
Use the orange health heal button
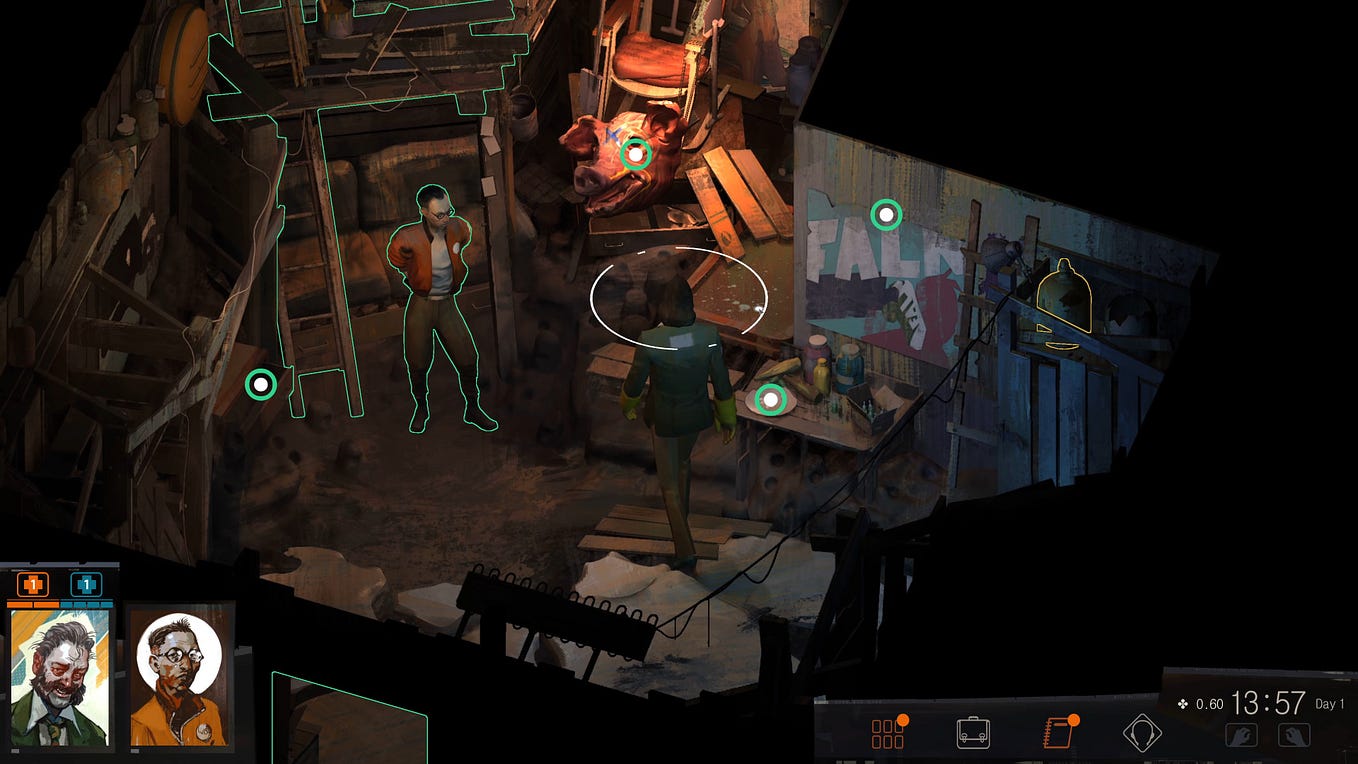33,584
